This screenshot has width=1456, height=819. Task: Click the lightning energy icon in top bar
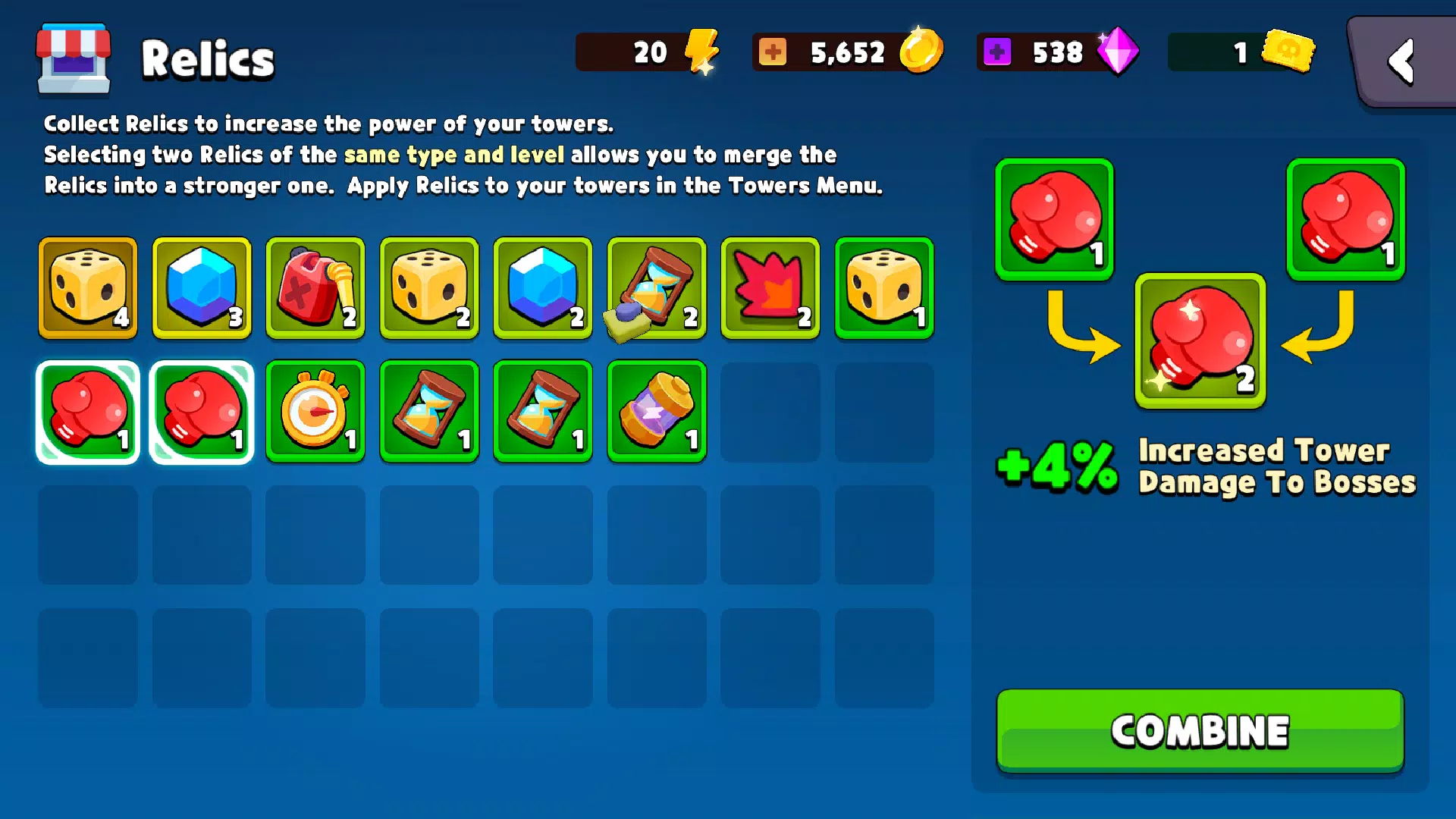pyautogui.click(x=701, y=52)
